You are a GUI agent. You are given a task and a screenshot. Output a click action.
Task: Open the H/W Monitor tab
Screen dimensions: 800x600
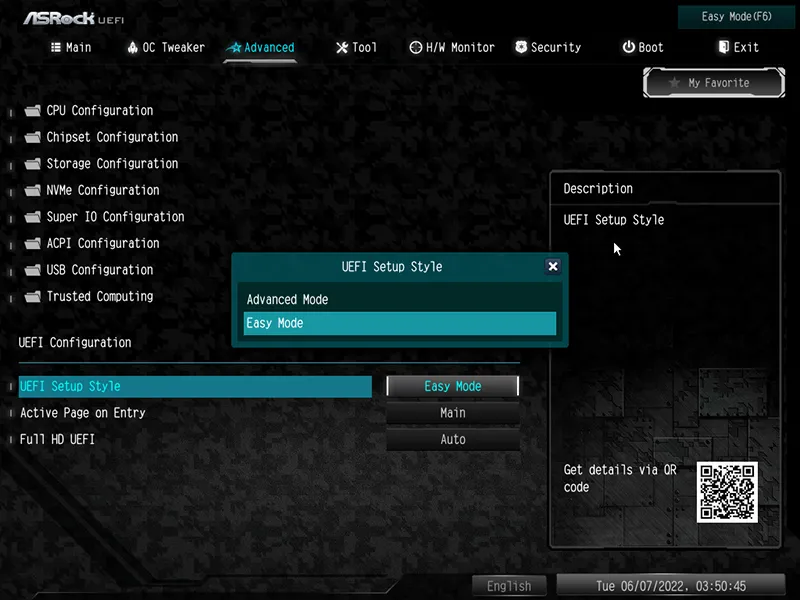click(452, 47)
